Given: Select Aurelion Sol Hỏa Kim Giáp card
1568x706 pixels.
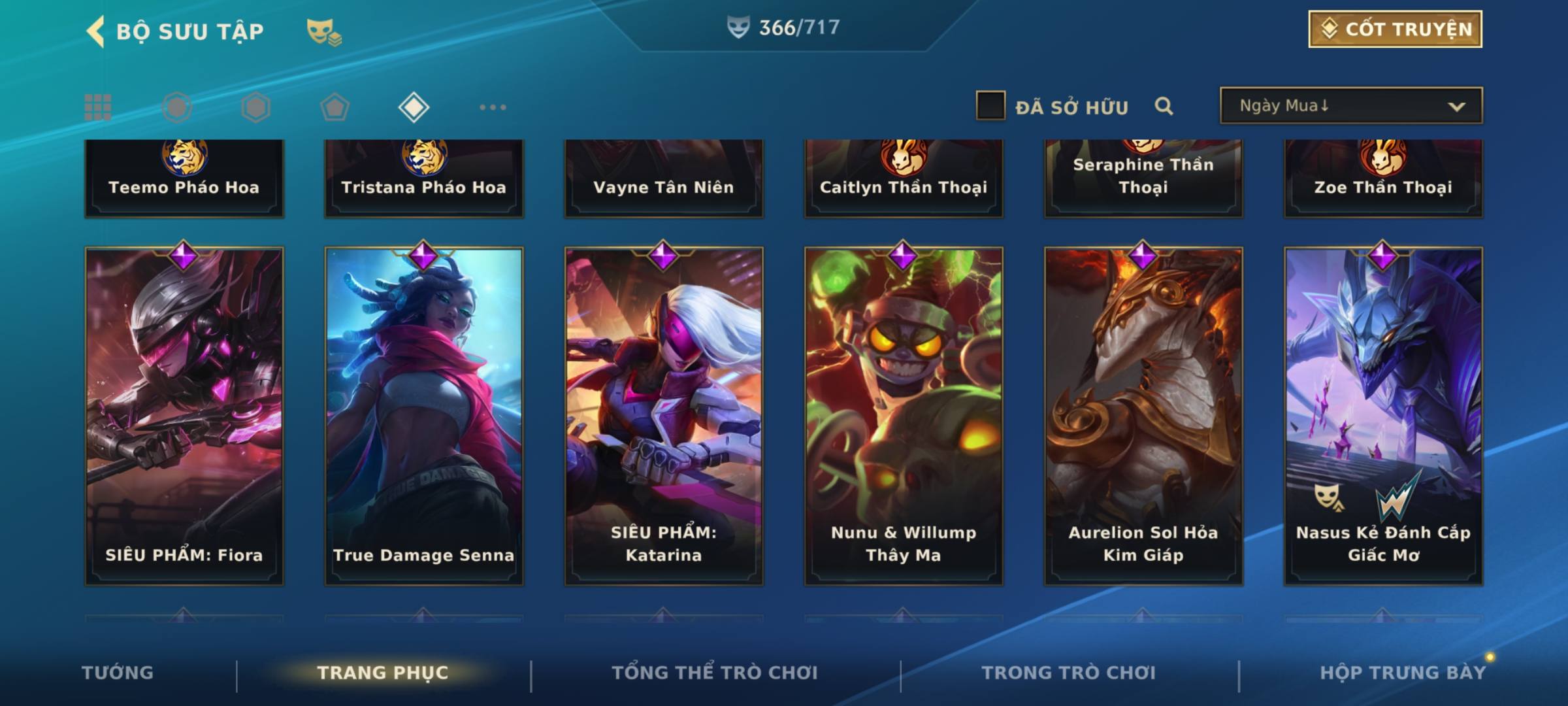Looking at the screenshot, I should pyautogui.click(x=1143, y=416).
